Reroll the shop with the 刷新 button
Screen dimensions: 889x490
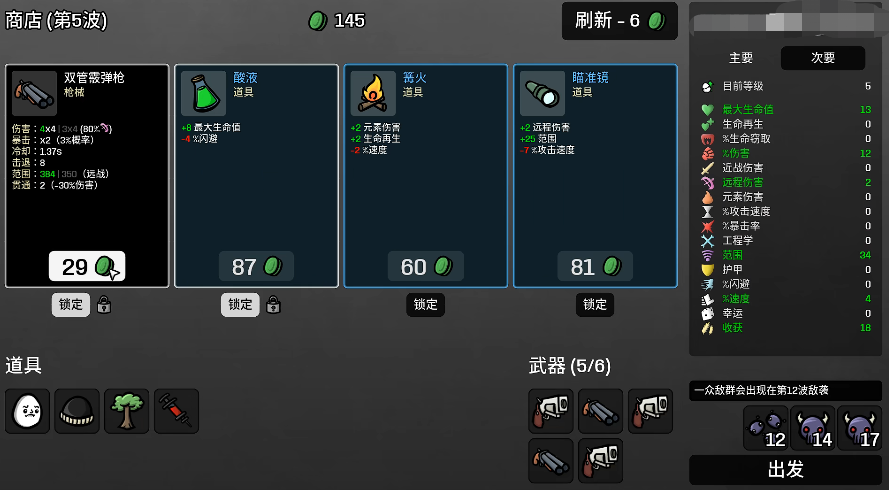(619, 21)
